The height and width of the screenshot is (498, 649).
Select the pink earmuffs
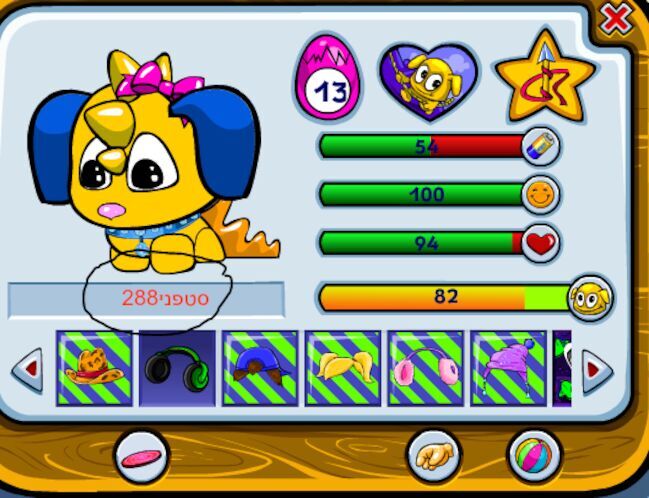(426, 368)
